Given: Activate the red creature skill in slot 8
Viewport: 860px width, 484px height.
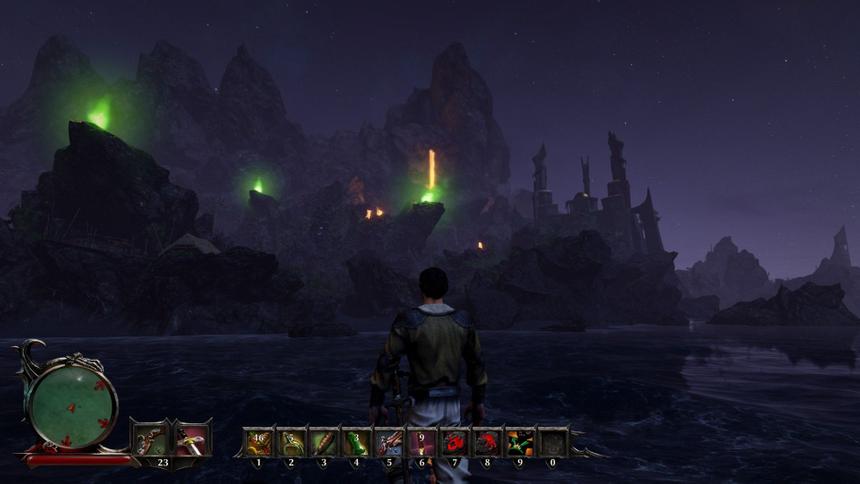Looking at the screenshot, I should (488, 441).
